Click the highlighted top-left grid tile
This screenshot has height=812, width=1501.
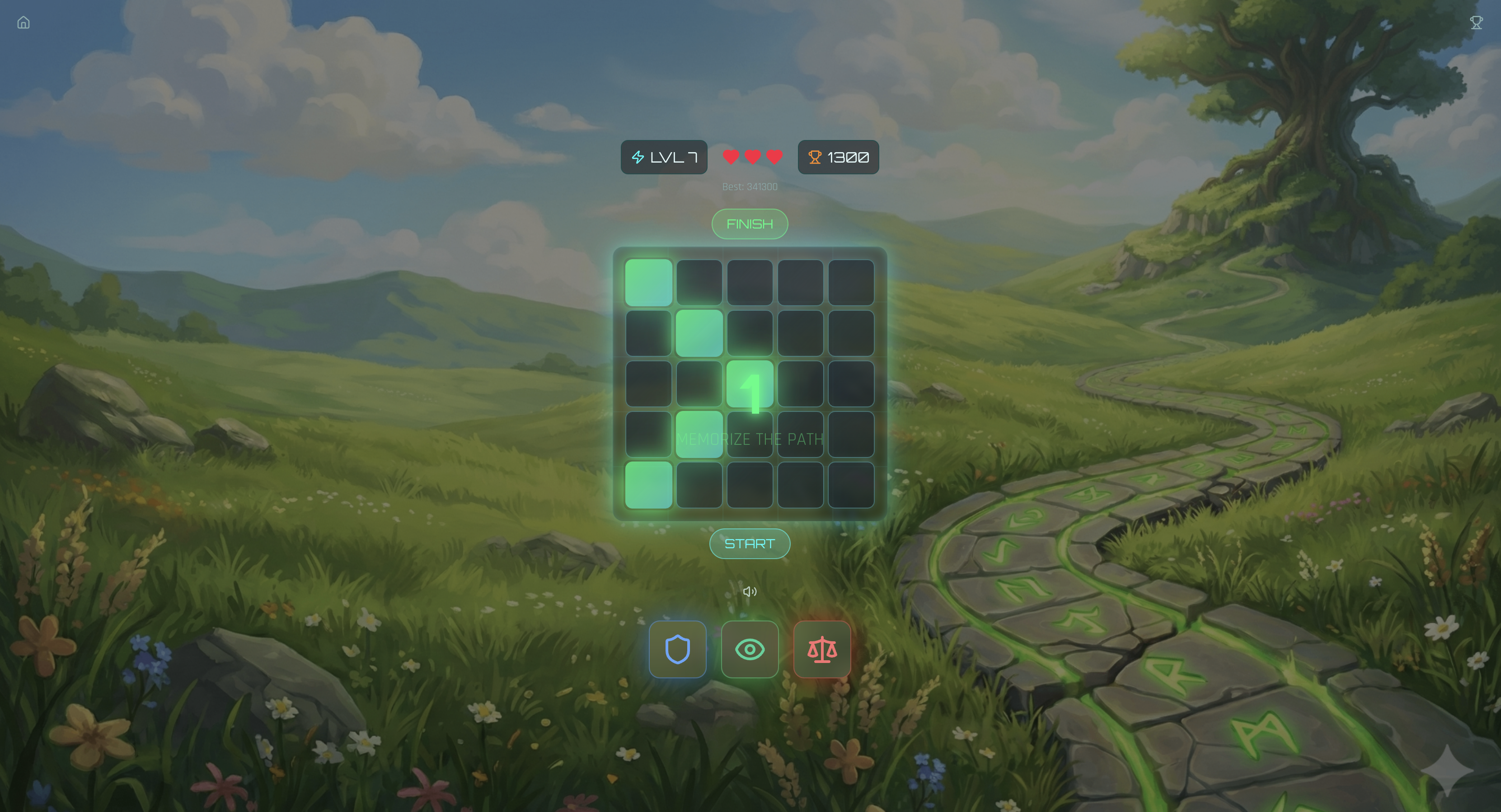pos(649,283)
